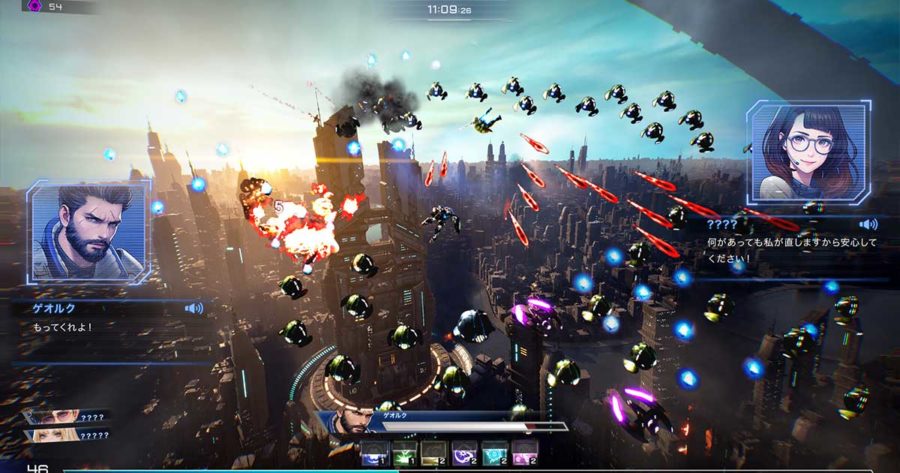Screen dimensions: 900x473
Task: Select the bearded ゲオルク comm portrait
Action: click(89, 233)
